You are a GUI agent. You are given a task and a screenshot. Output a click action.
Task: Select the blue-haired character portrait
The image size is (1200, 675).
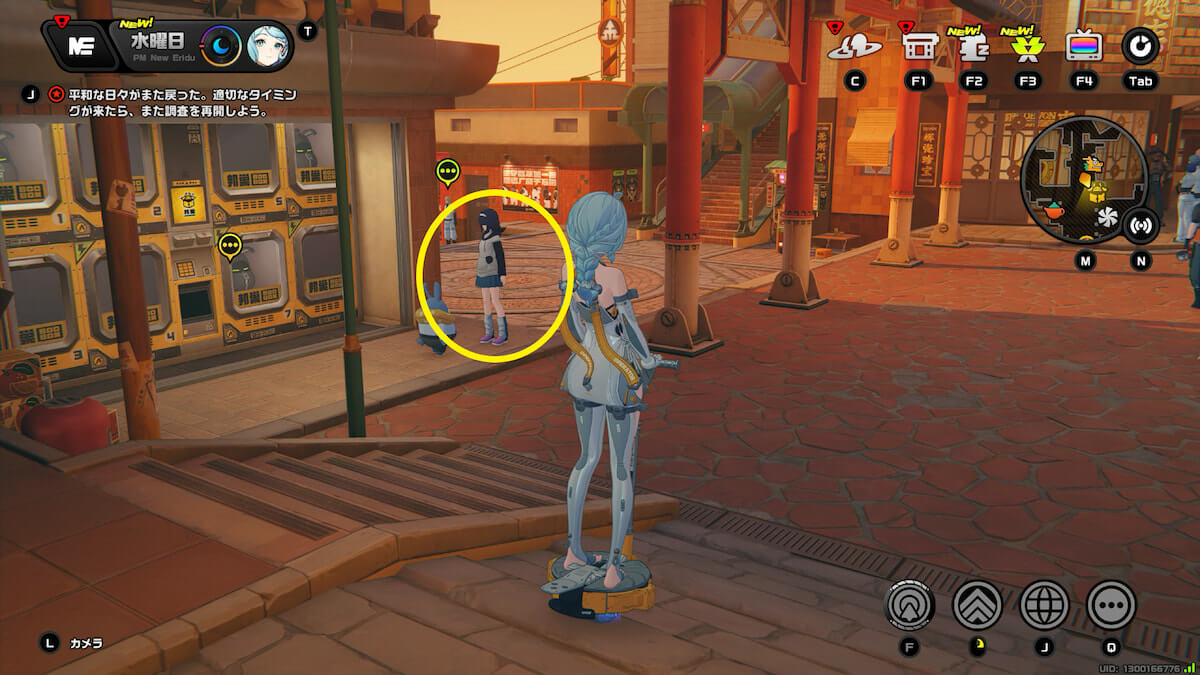(268, 45)
